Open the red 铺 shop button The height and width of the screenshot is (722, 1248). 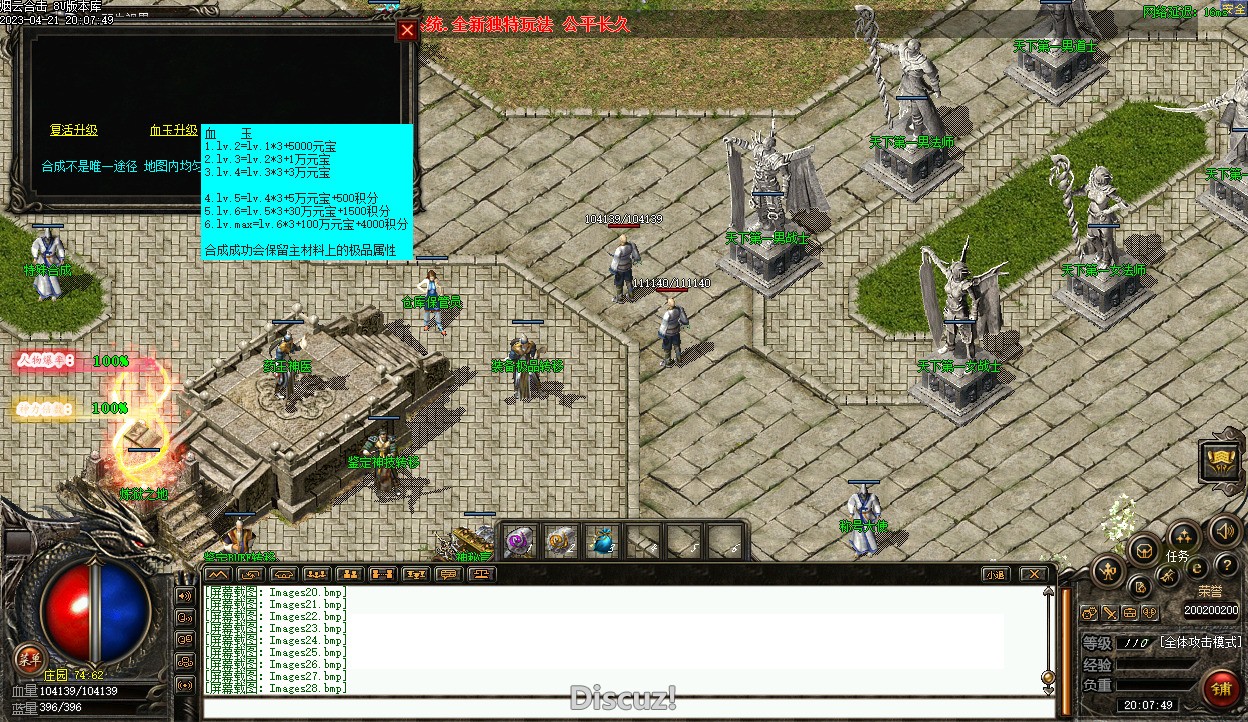click(x=1220, y=689)
